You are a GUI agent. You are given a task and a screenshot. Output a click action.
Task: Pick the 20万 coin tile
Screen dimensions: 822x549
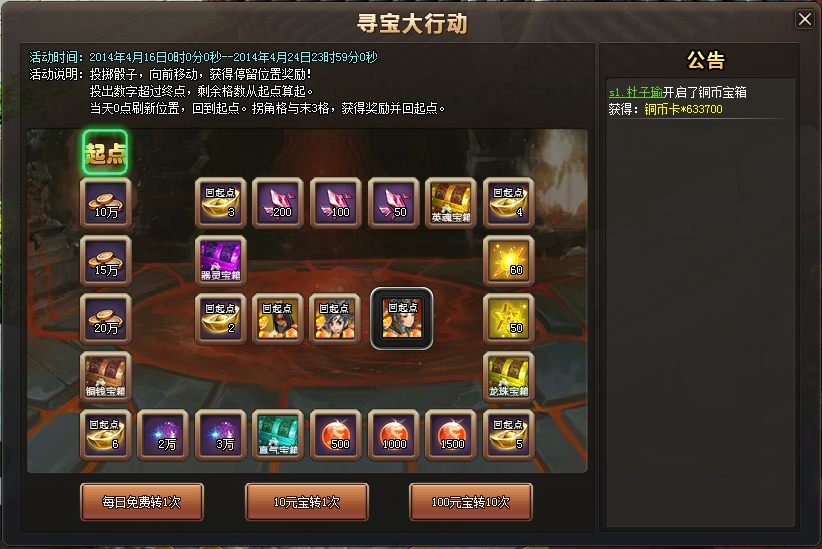[x=105, y=319]
